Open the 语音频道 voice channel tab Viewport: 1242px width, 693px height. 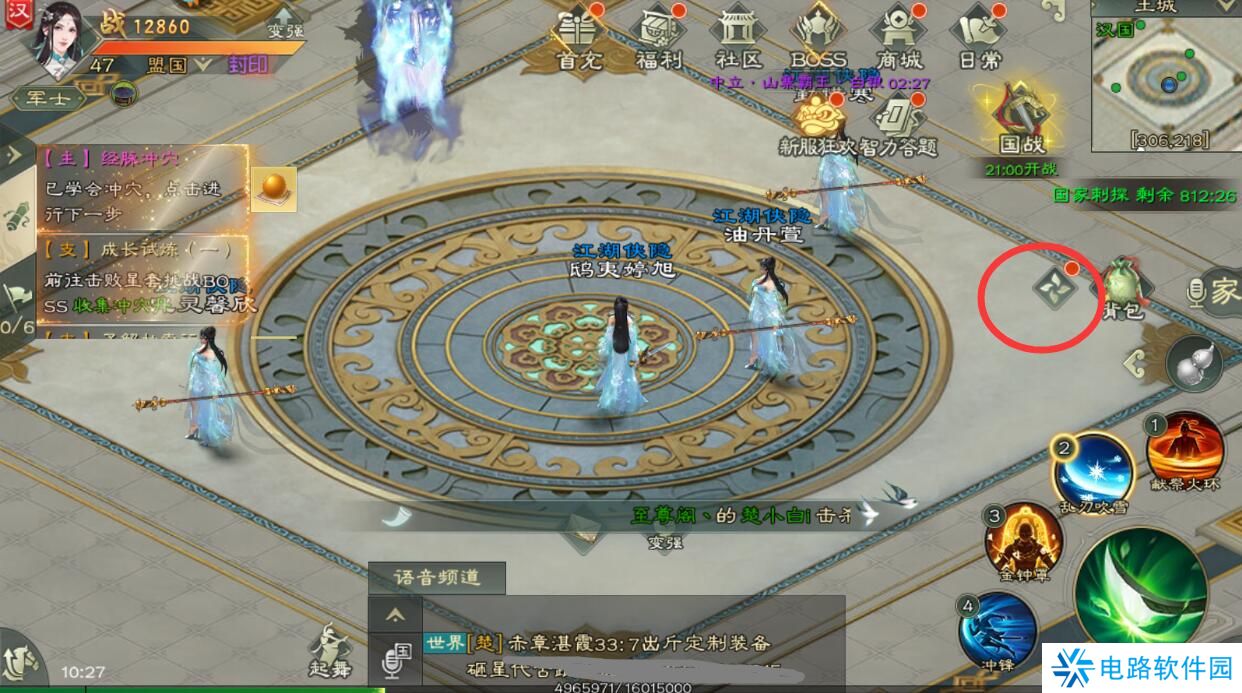[436, 578]
